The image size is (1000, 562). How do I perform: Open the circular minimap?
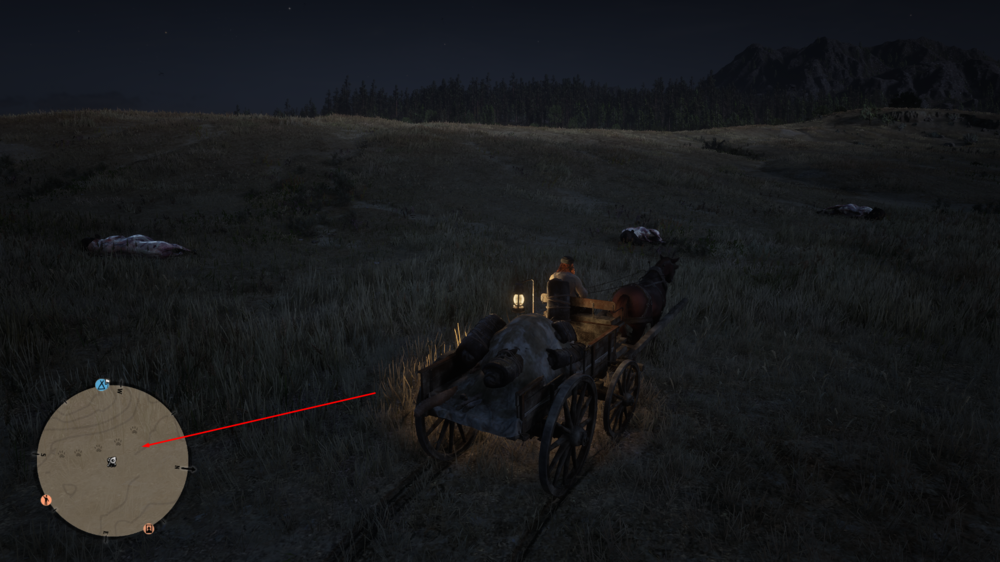pos(112,461)
